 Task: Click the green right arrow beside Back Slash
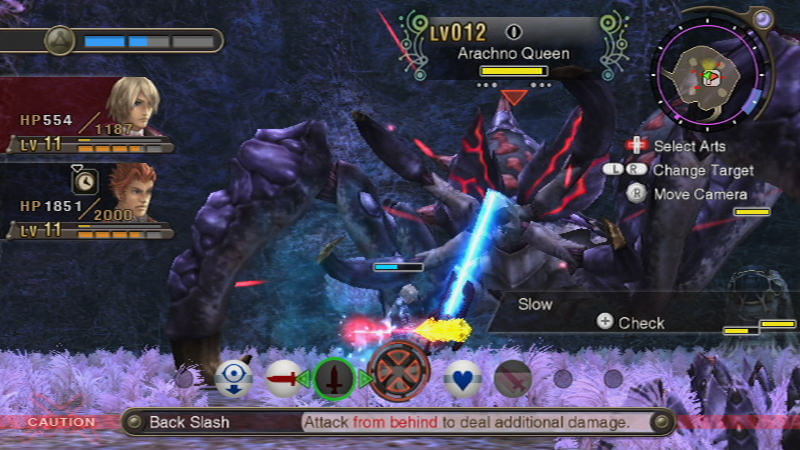point(365,379)
